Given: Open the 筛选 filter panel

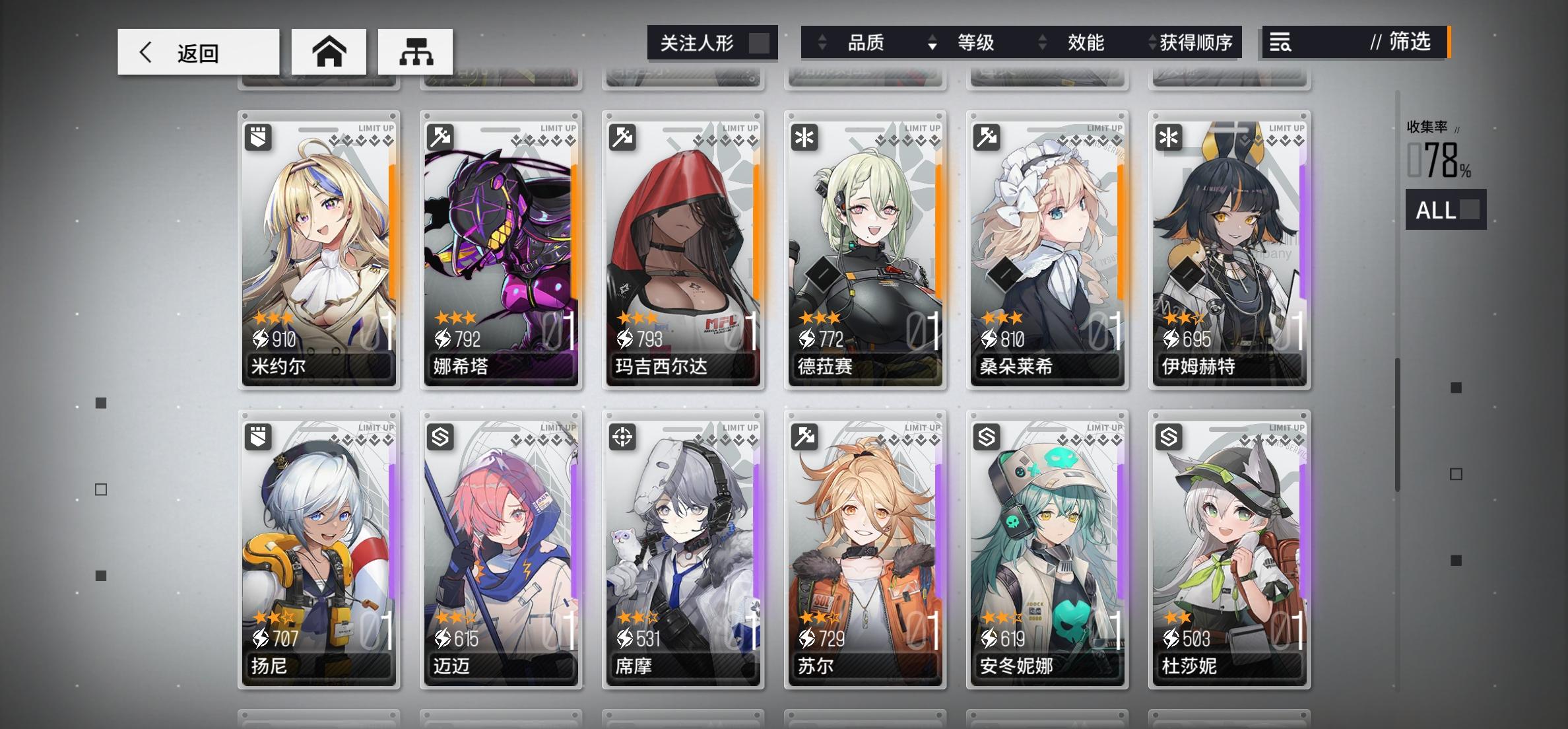Looking at the screenshot, I should (x=1408, y=44).
